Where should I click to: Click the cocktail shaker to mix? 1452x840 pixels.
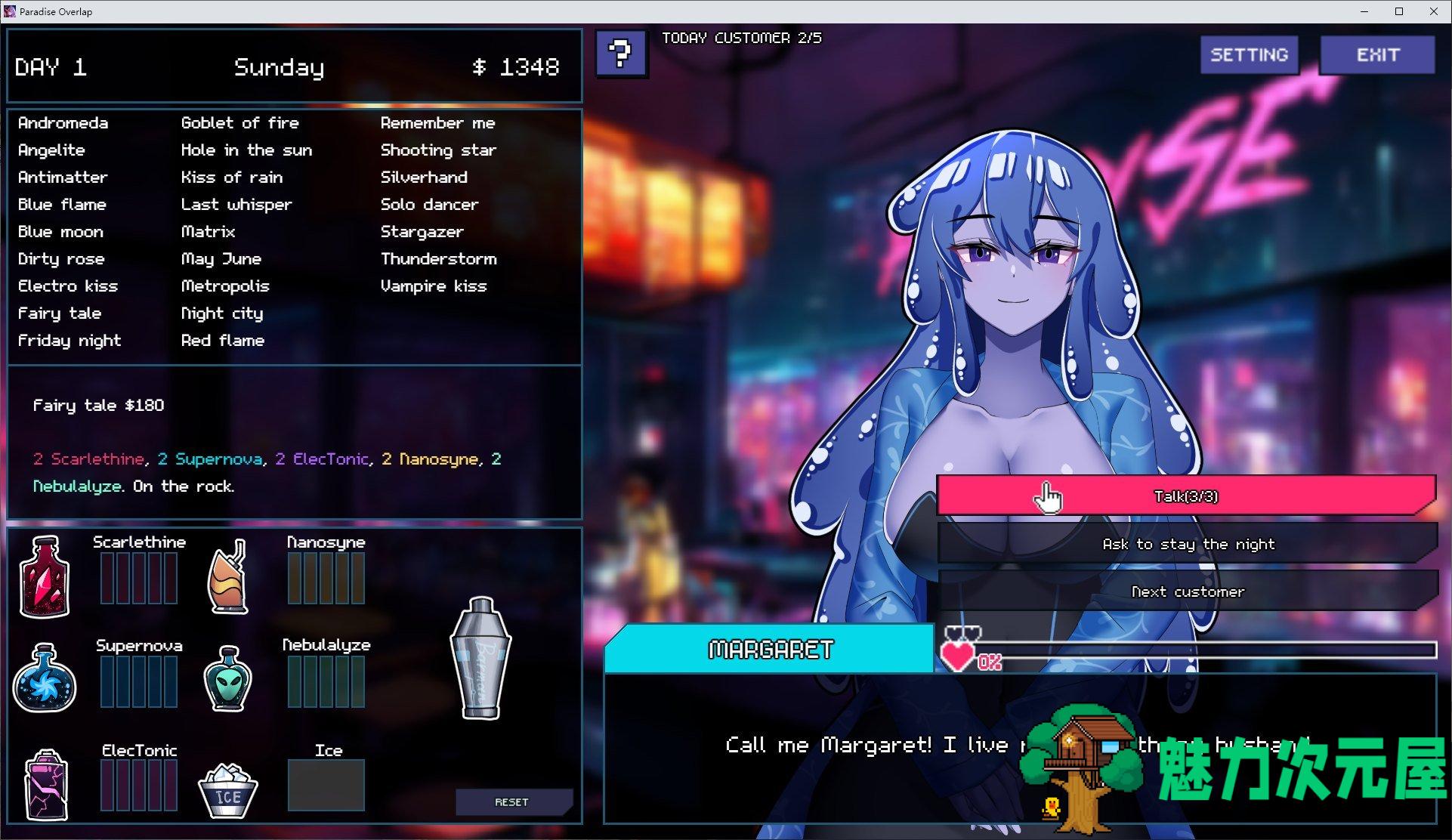480,657
